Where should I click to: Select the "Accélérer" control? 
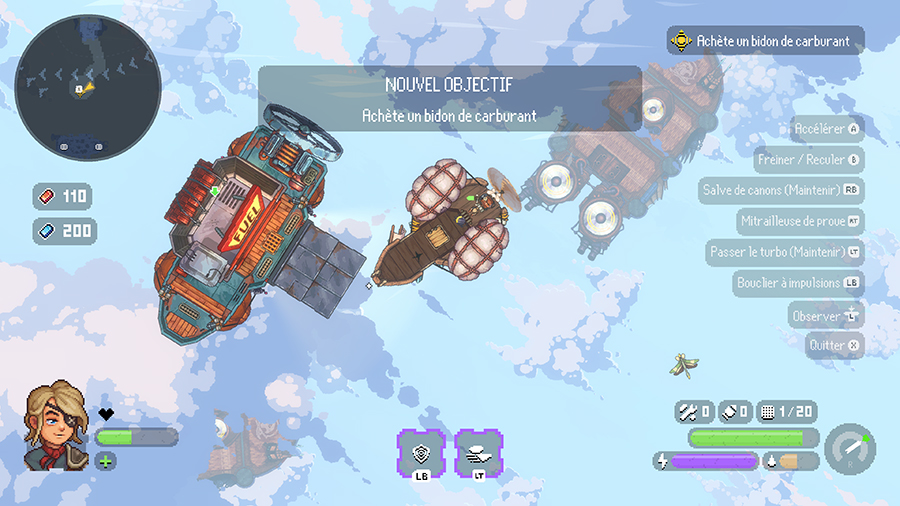(826, 129)
